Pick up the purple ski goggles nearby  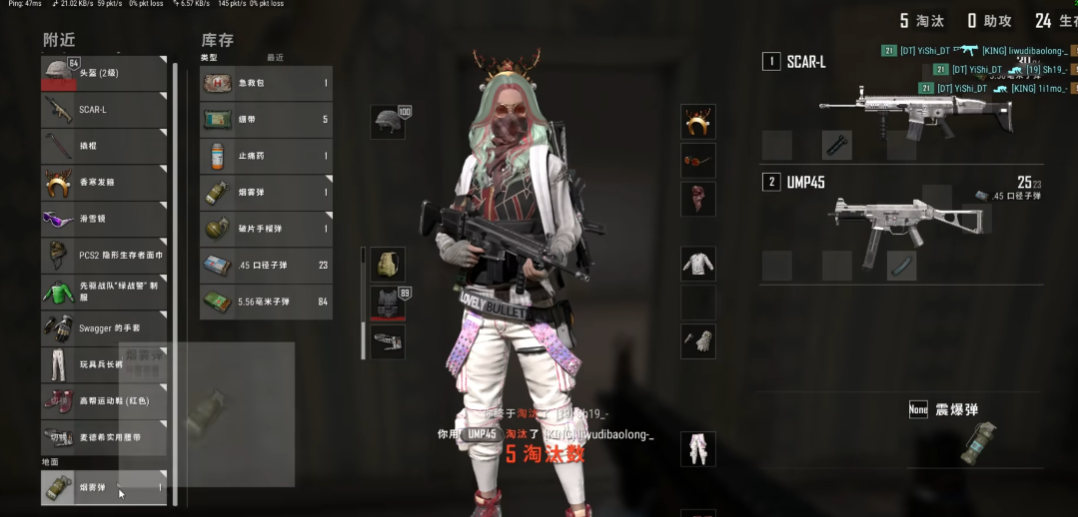point(104,219)
